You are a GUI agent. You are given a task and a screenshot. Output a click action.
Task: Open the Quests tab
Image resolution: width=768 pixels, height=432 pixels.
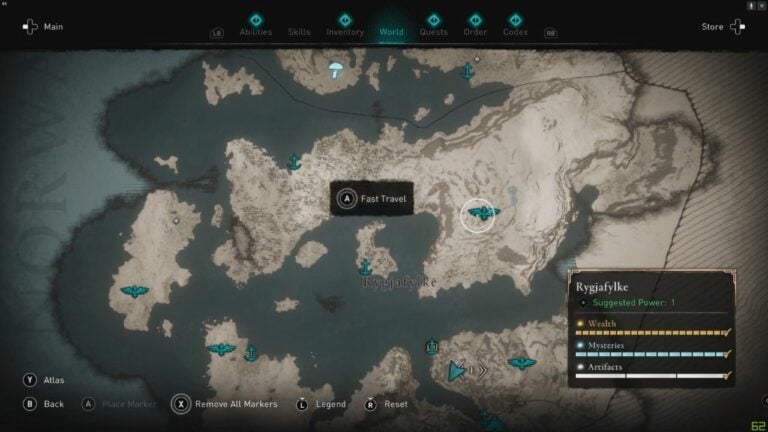coord(433,31)
